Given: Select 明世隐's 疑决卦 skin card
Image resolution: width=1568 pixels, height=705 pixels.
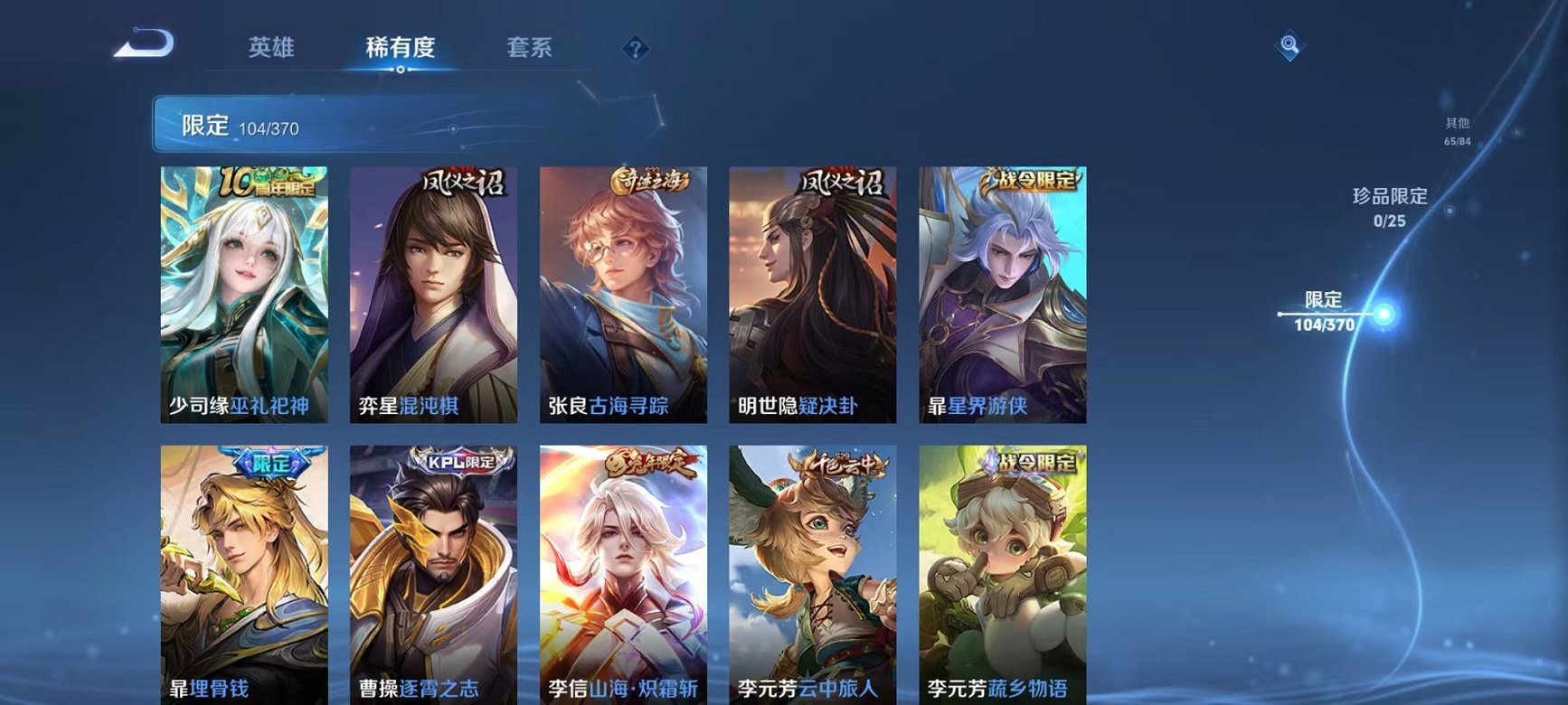Looking at the screenshot, I should 813,289.
